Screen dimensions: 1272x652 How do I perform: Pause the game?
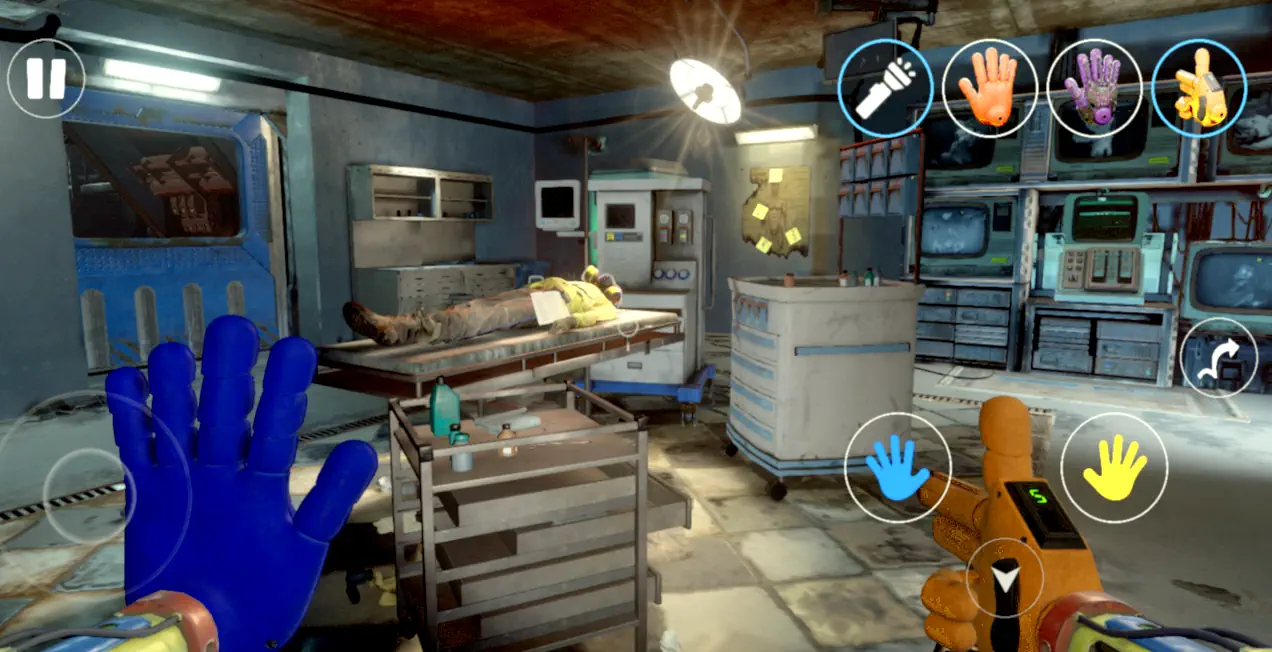(46, 78)
